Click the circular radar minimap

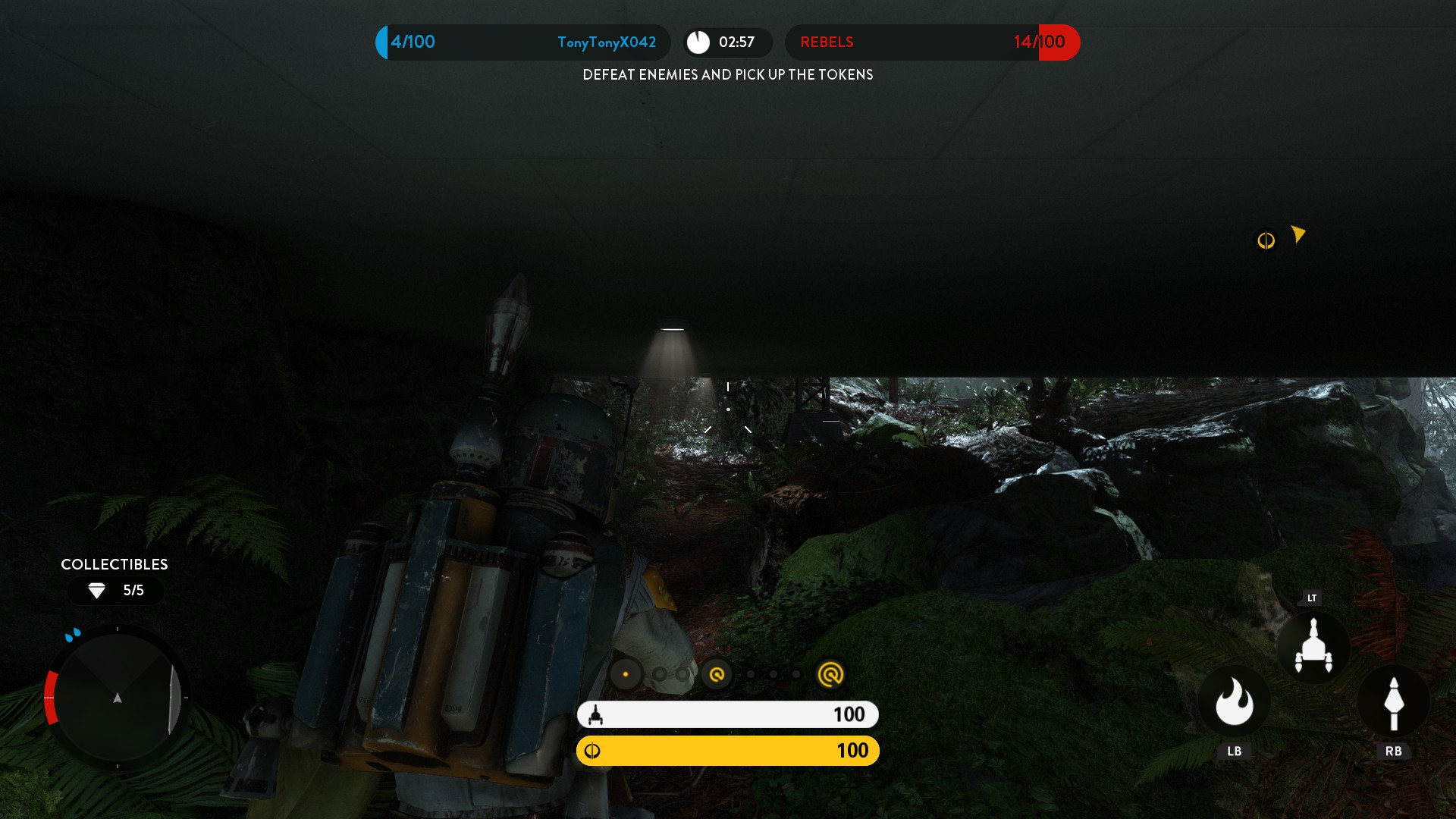pyautogui.click(x=118, y=697)
